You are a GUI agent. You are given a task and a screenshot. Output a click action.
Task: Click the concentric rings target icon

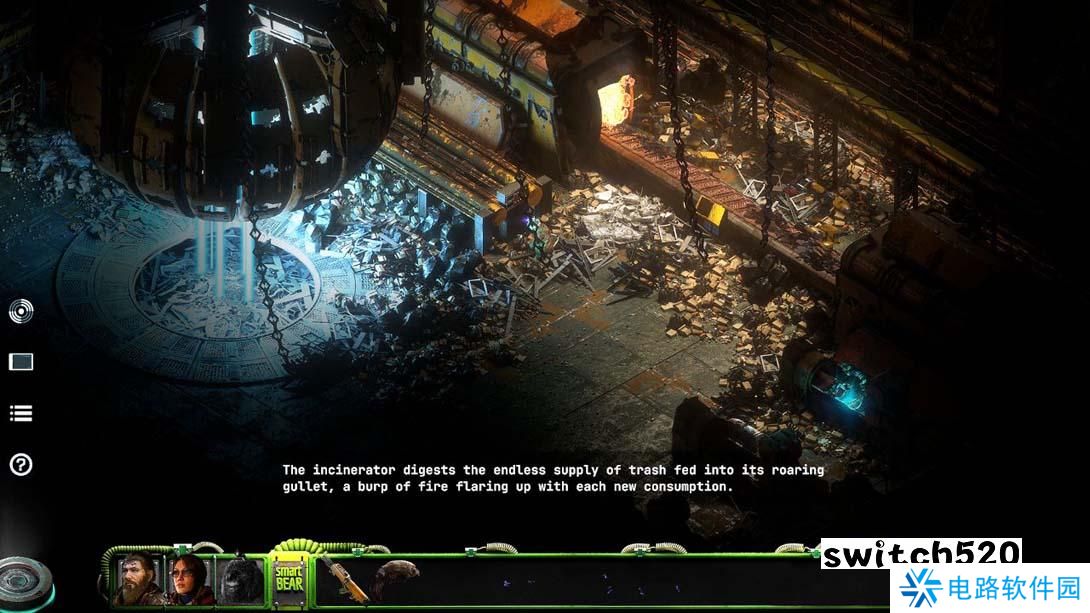pos(21,312)
